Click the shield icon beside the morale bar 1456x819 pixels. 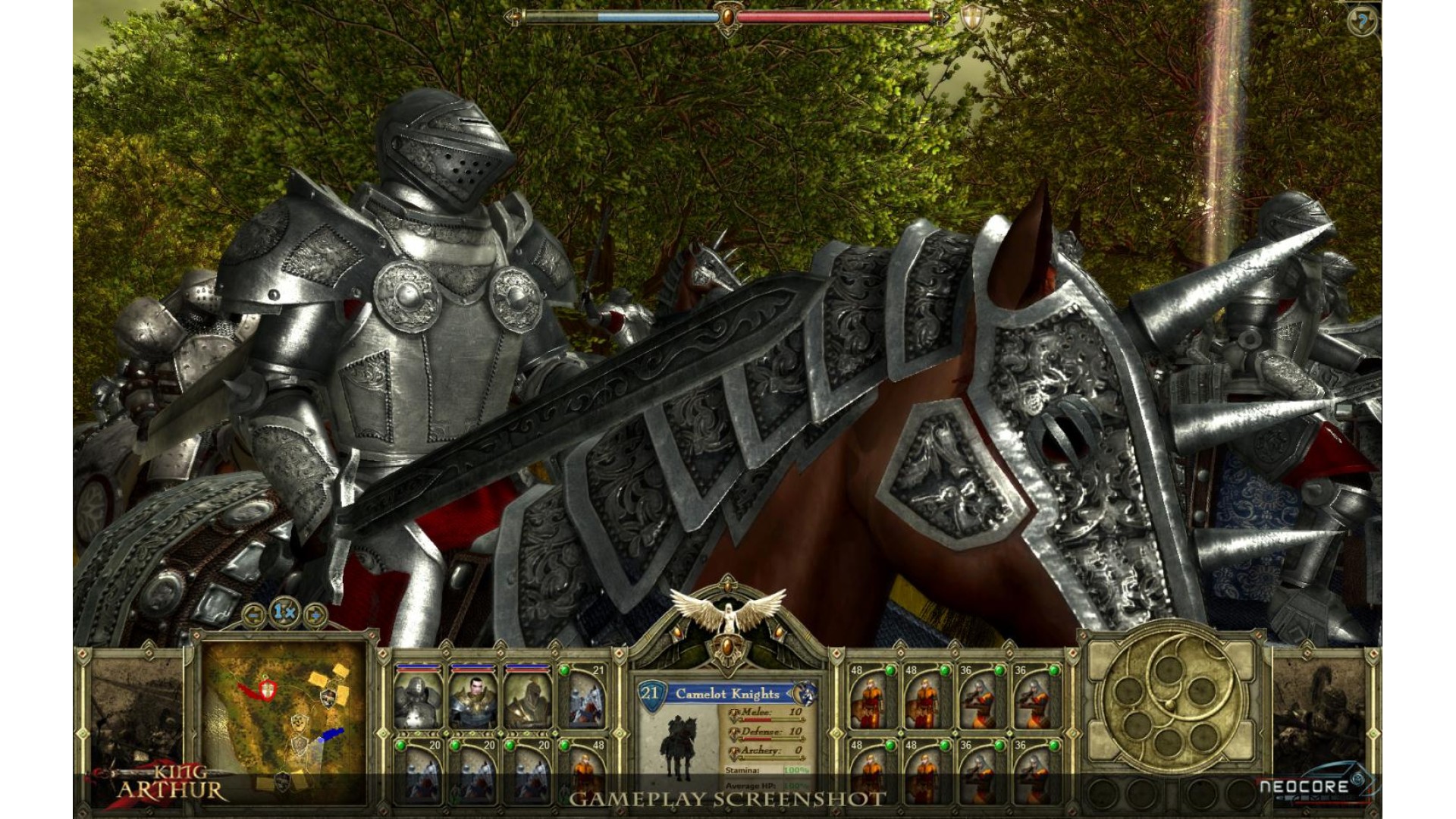coord(970,17)
